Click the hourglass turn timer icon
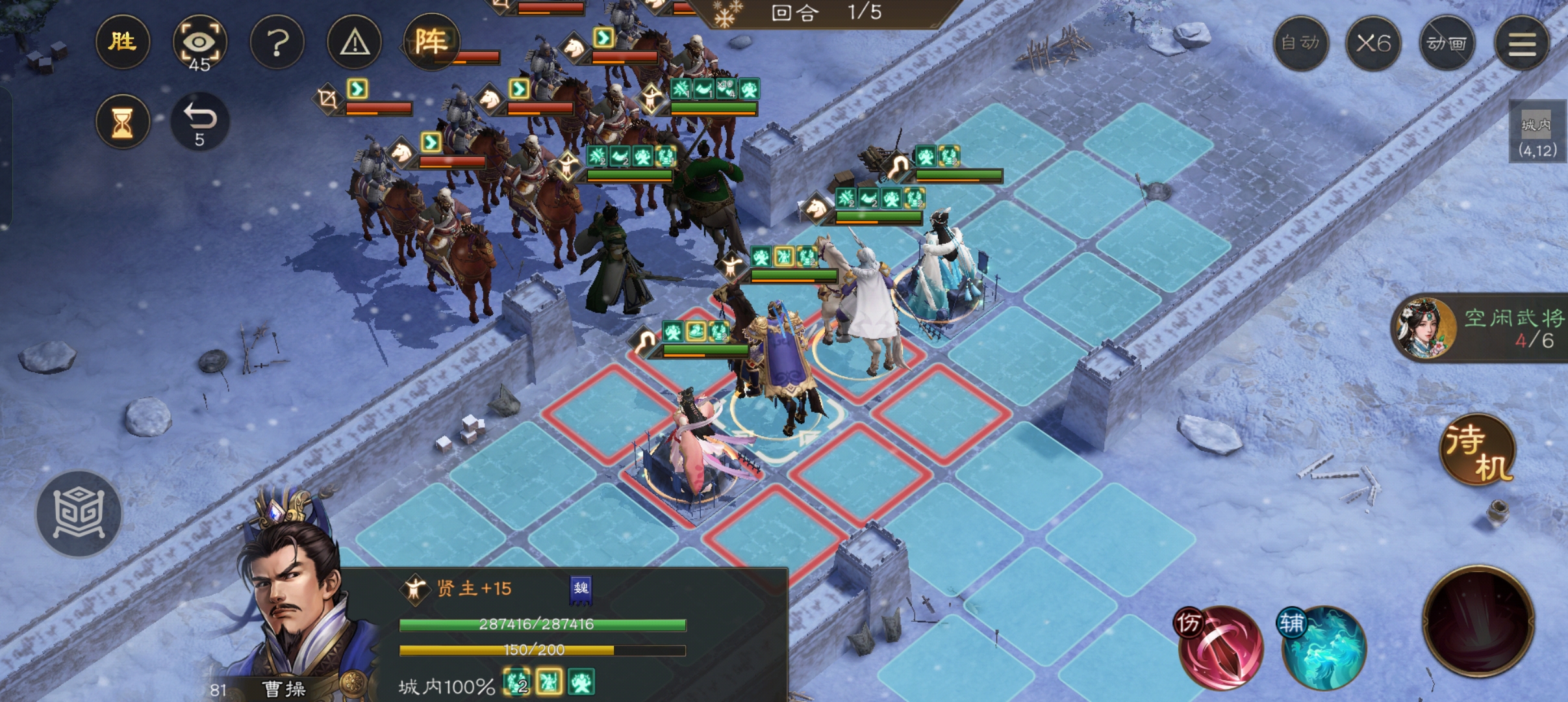This screenshot has width=1568, height=702. click(123, 121)
